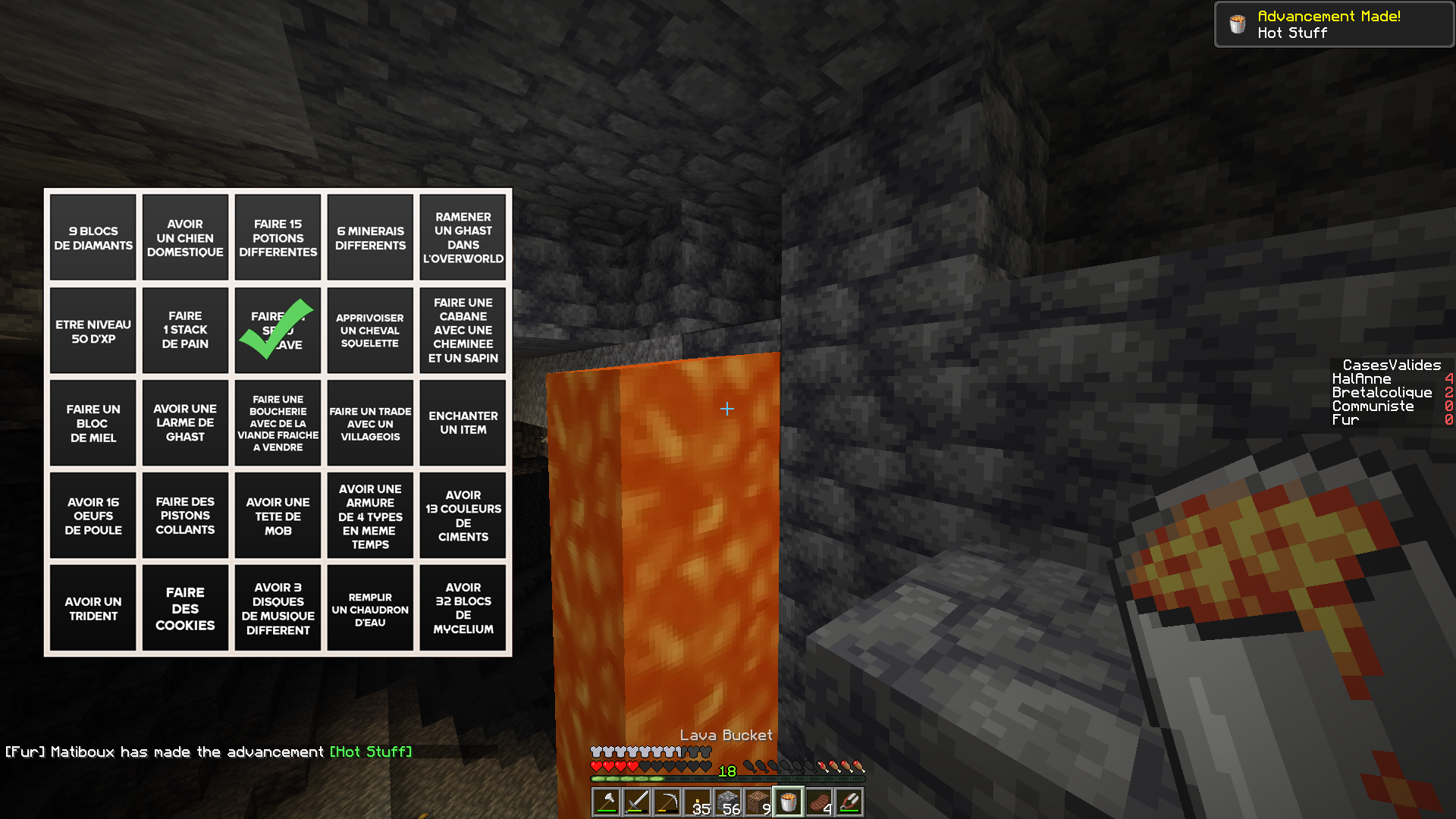Select the dirt block slot

[x=758, y=802]
